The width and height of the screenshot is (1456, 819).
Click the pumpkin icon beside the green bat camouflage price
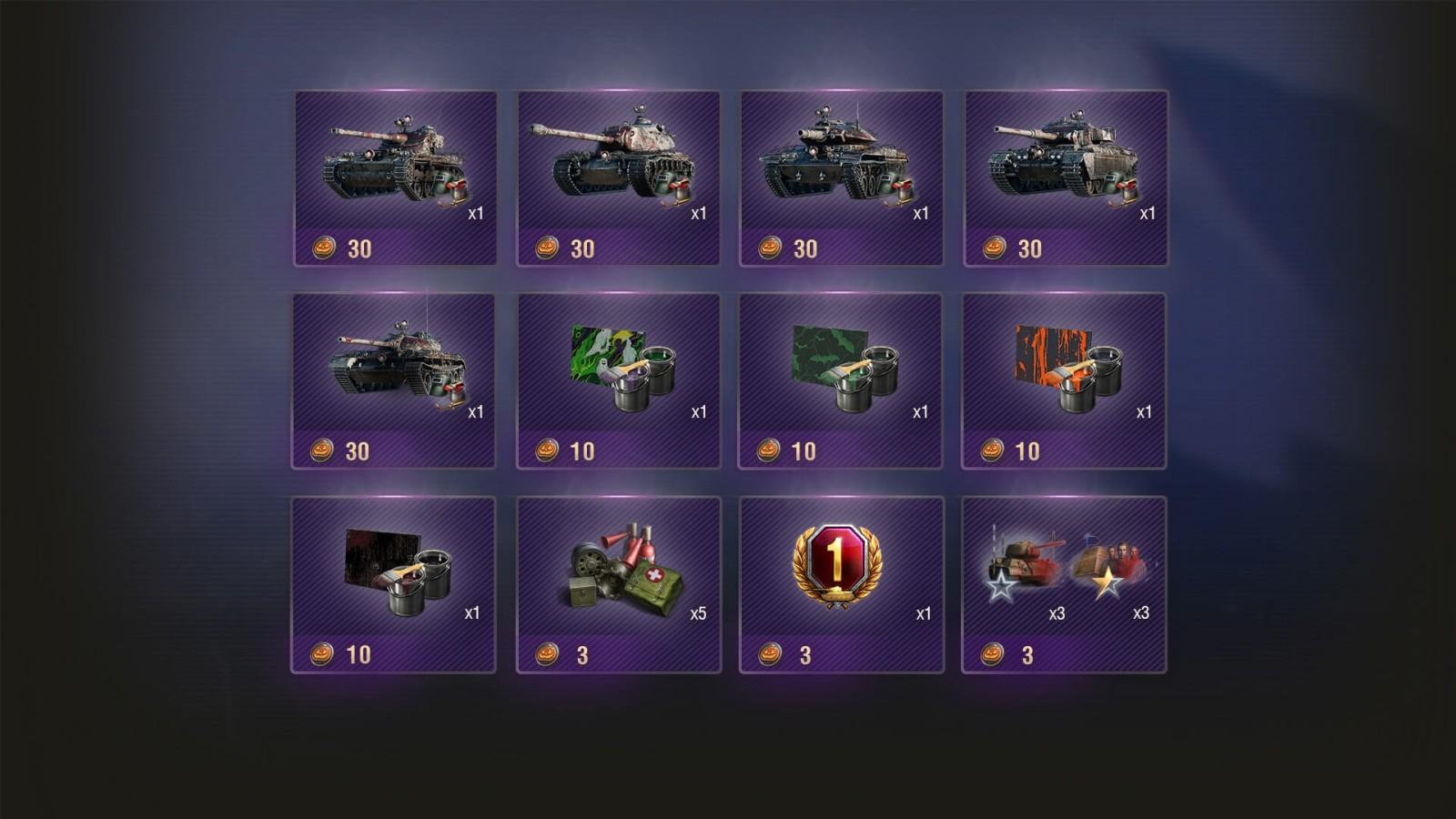click(768, 448)
